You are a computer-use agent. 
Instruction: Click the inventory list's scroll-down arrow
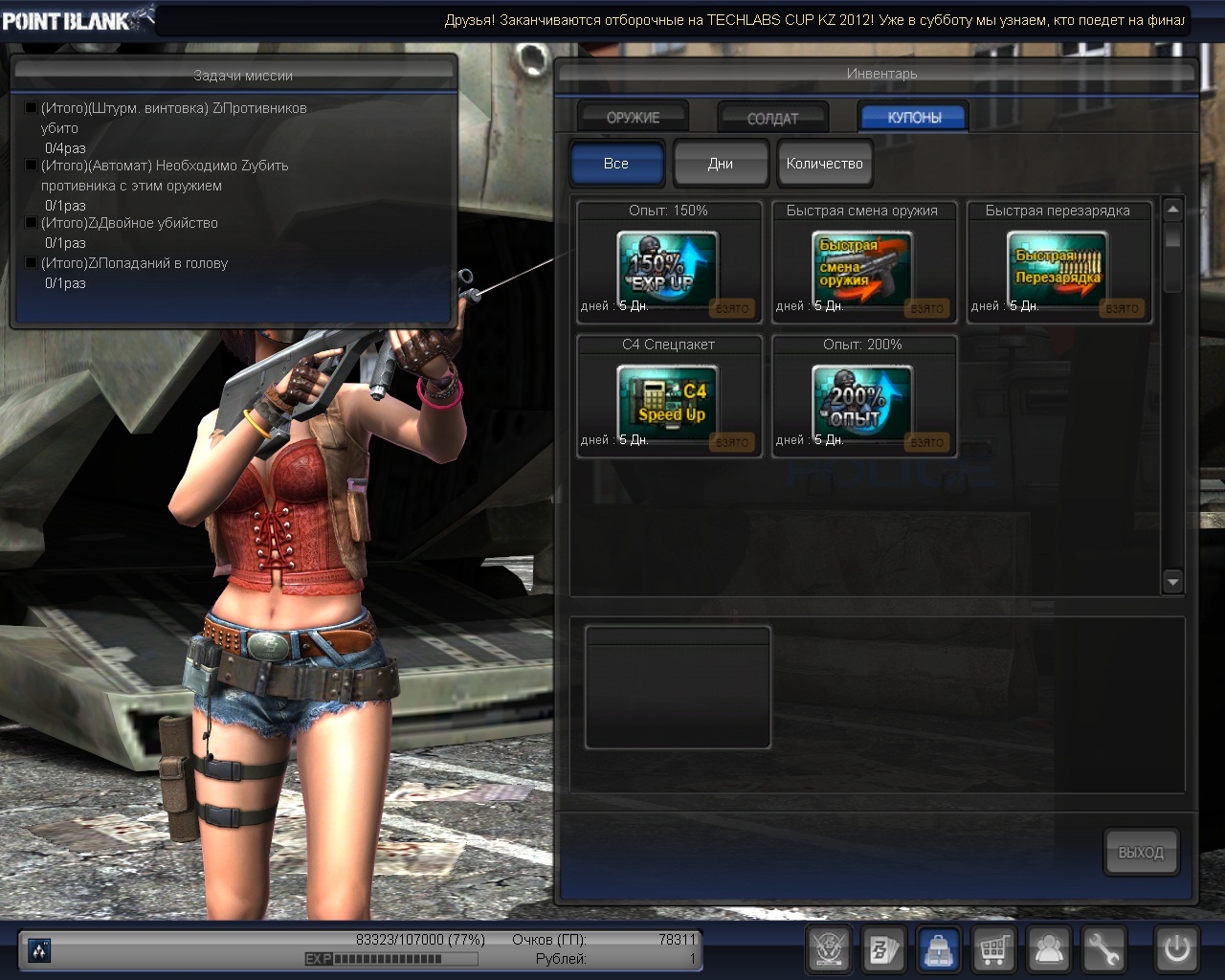pos(1172,581)
